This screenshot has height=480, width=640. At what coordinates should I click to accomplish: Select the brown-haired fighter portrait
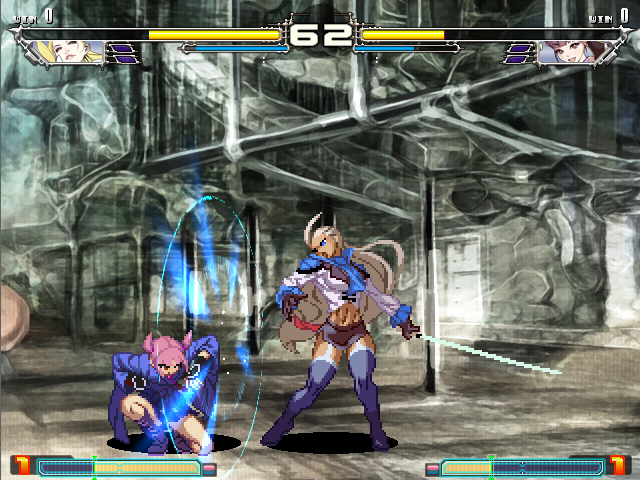point(562,52)
